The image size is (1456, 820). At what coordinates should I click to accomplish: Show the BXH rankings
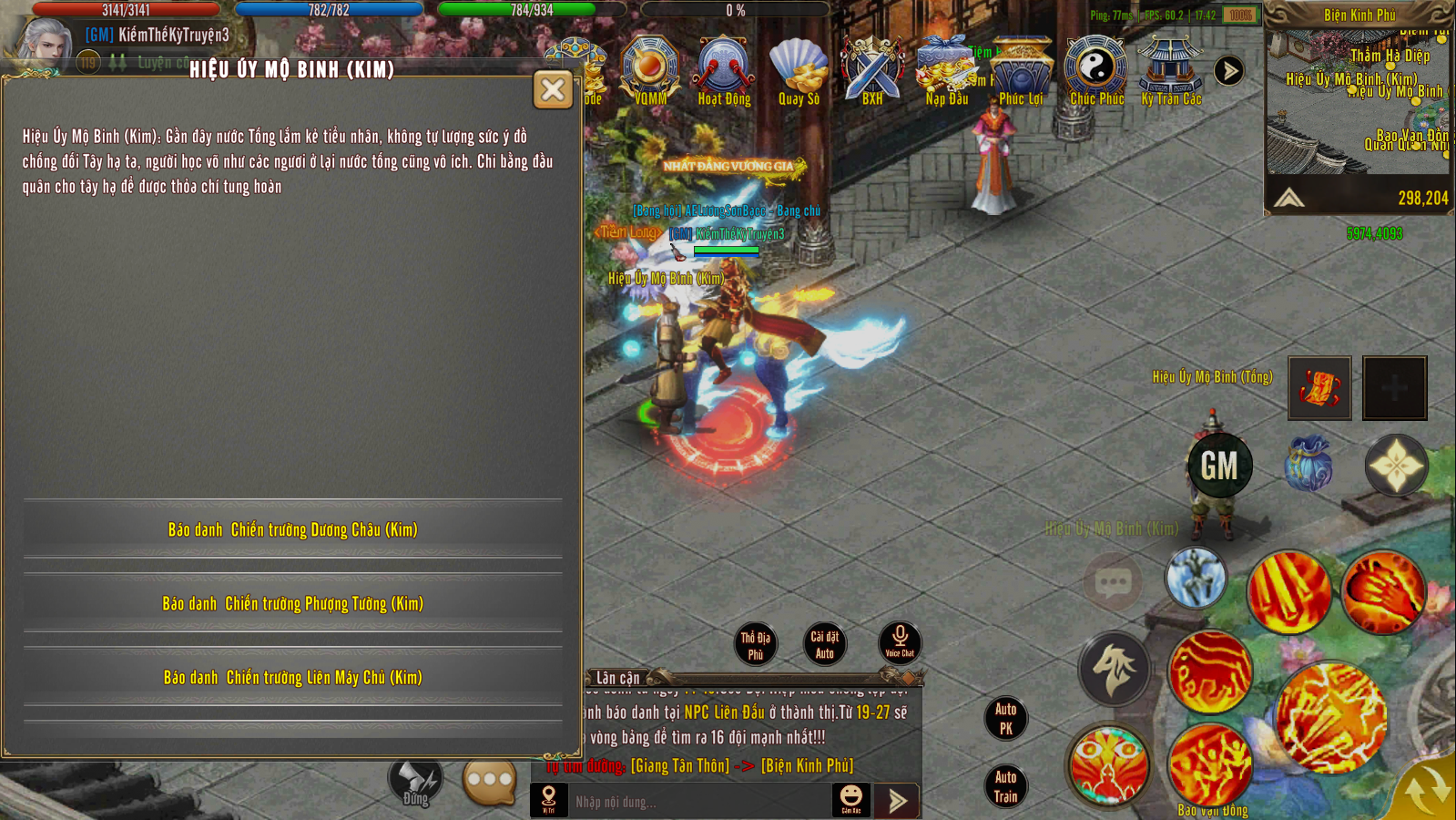point(872,71)
